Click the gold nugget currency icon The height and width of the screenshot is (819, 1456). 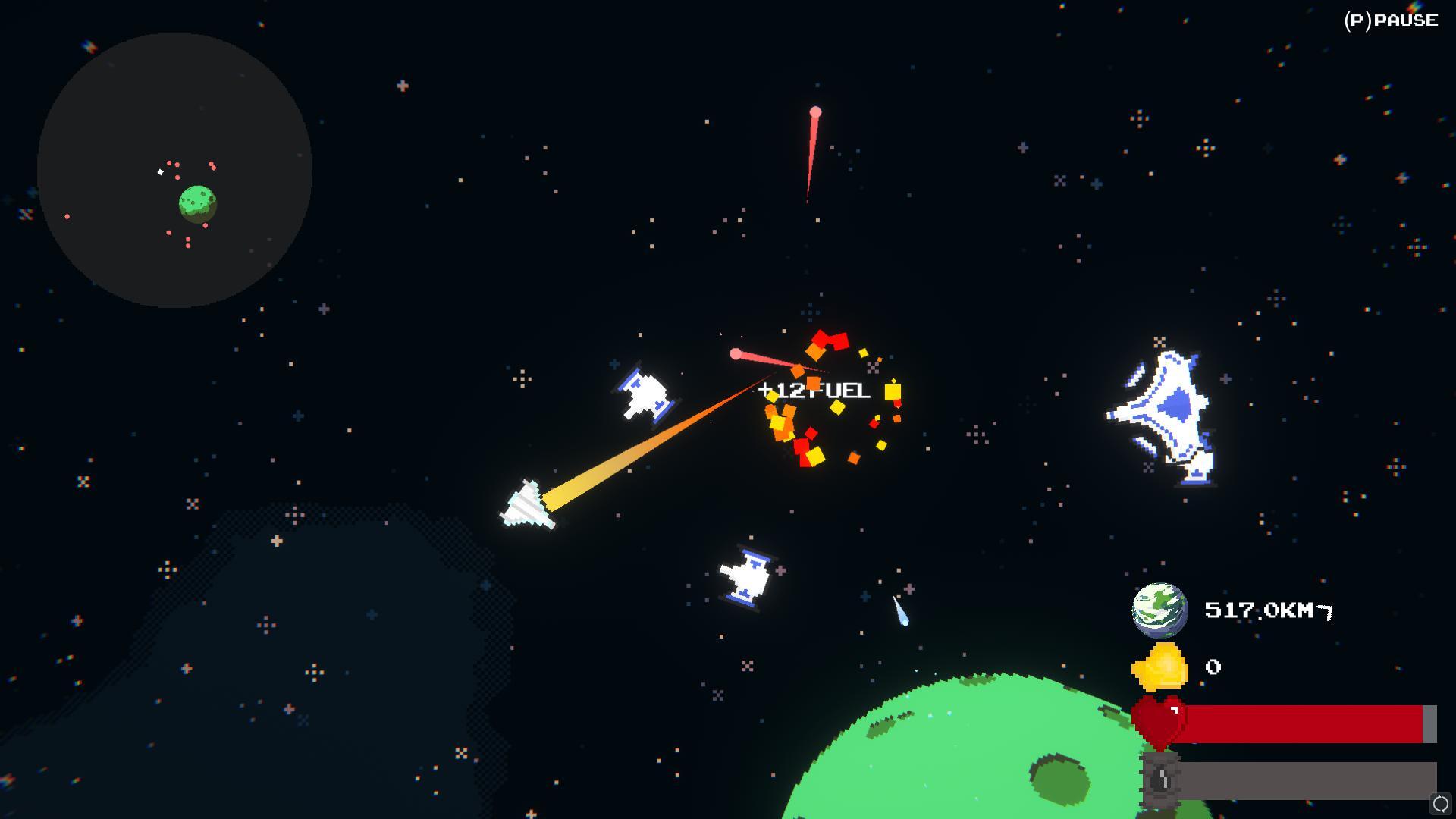[x=1160, y=667]
